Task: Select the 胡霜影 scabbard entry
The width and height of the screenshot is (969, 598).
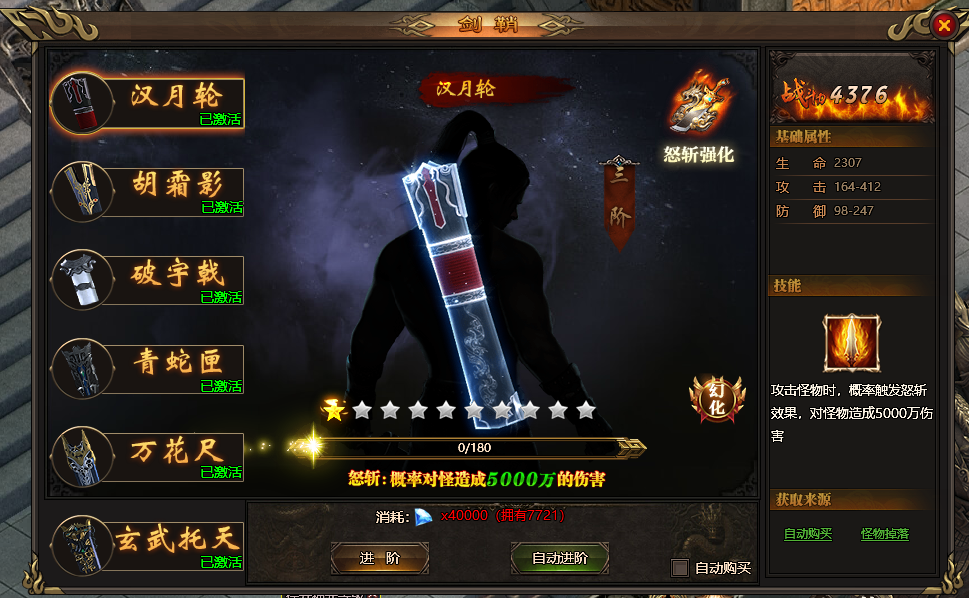Action: [x=150, y=191]
